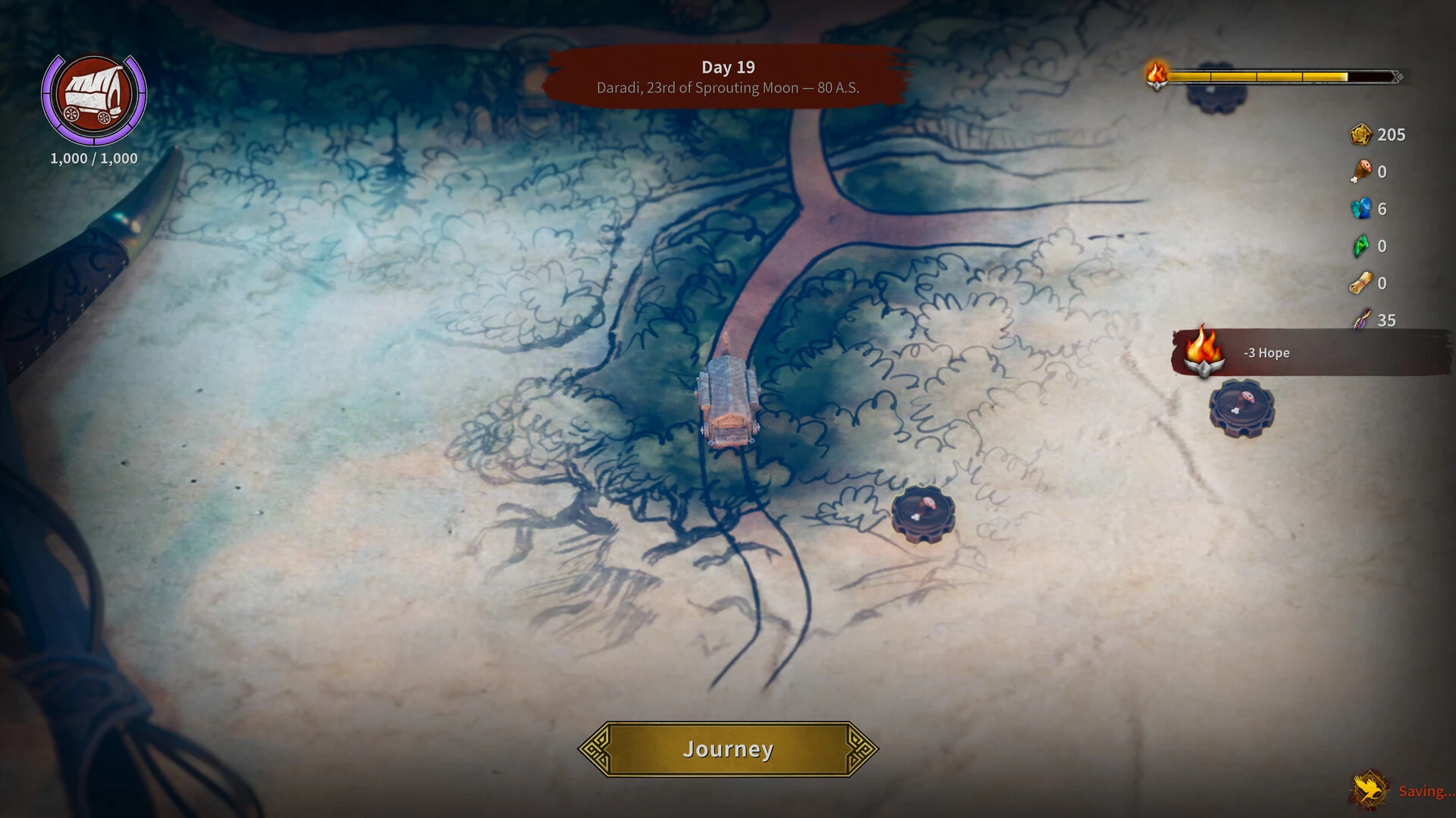Click the 1,000 / 1,000 wagon health label
The image size is (1456, 818).
[93, 158]
